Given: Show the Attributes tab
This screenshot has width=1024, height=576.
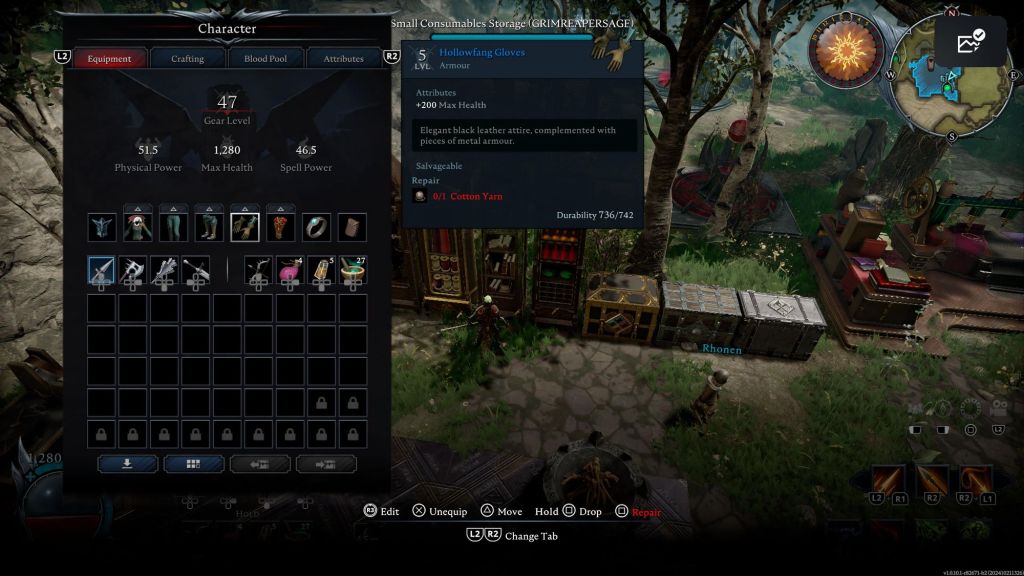Looking at the screenshot, I should coord(343,58).
